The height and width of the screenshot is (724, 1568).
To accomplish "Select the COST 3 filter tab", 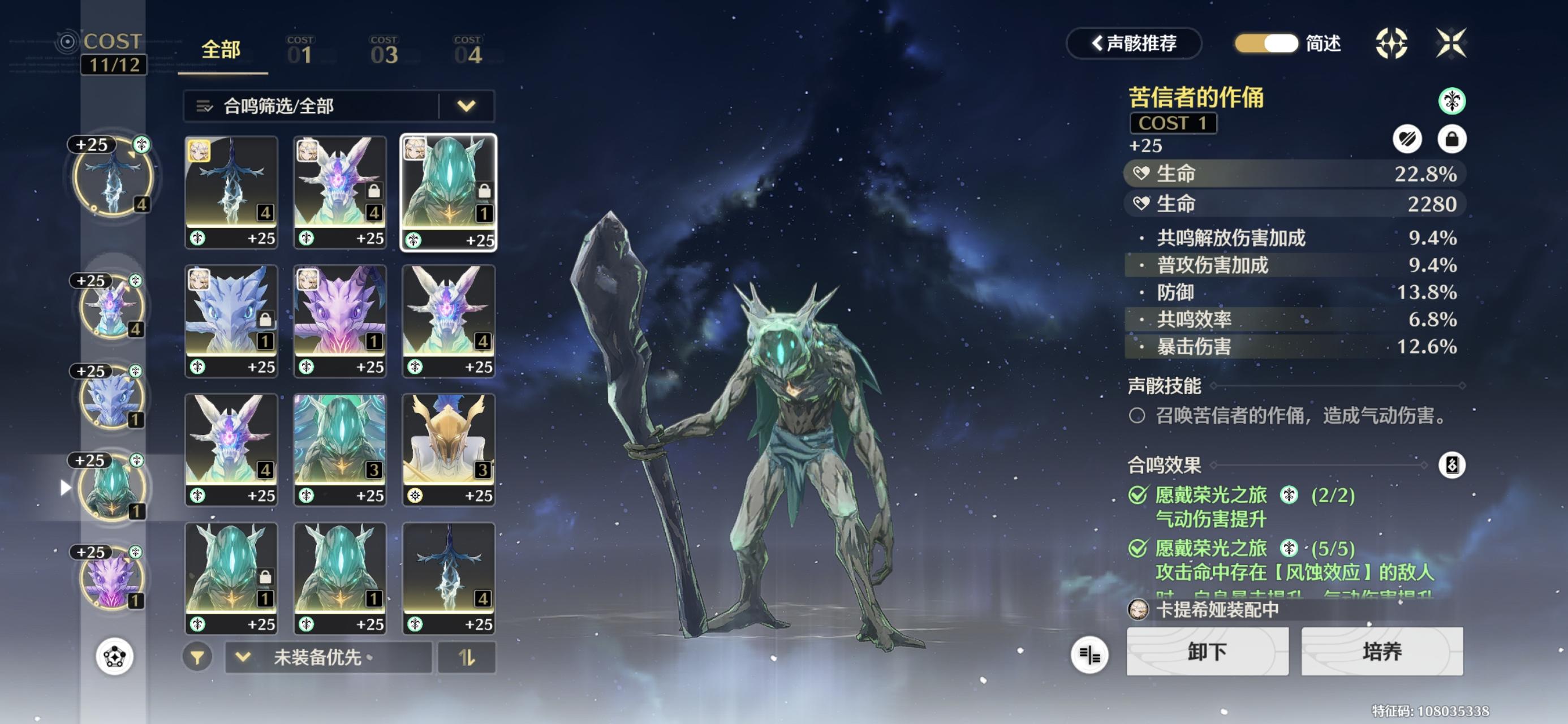I will [384, 51].
